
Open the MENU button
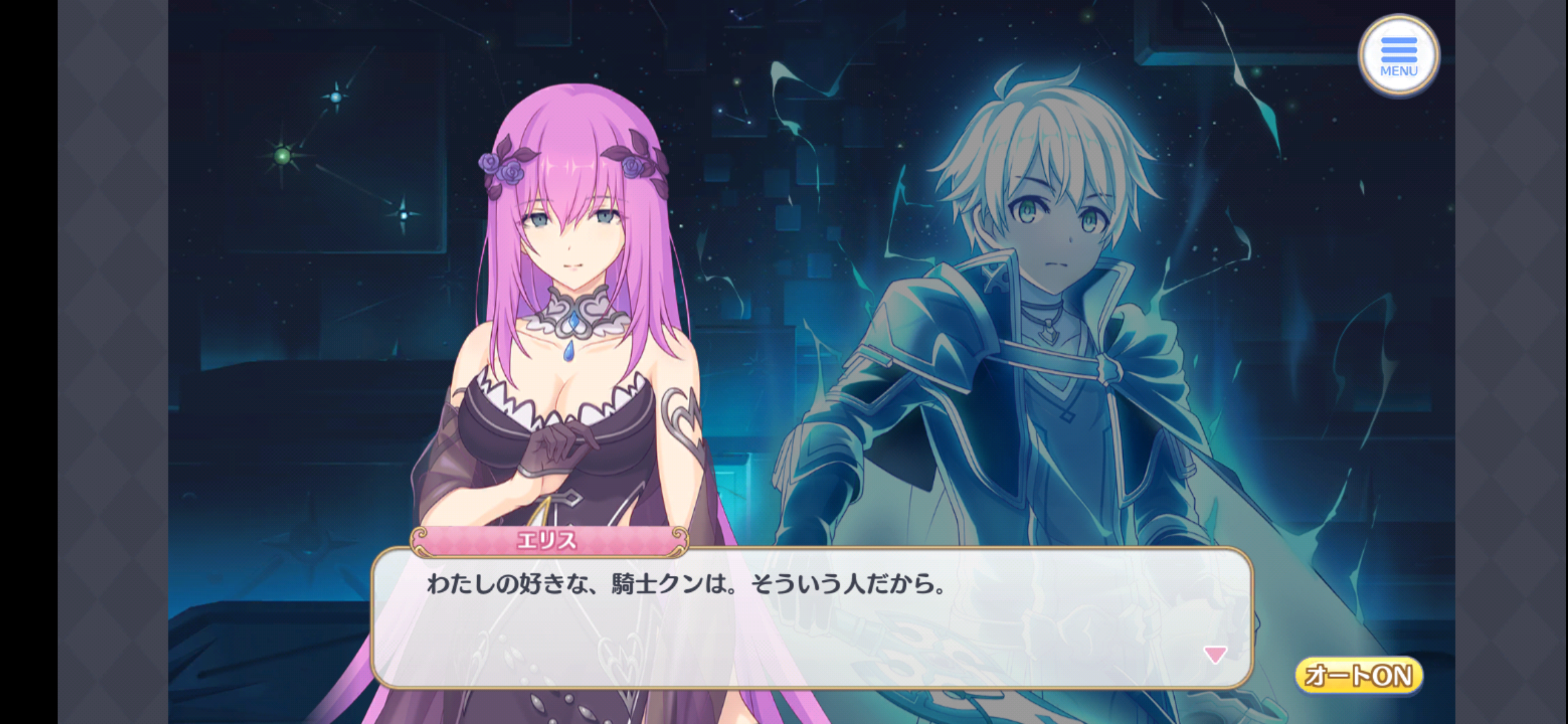click(x=1398, y=55)
